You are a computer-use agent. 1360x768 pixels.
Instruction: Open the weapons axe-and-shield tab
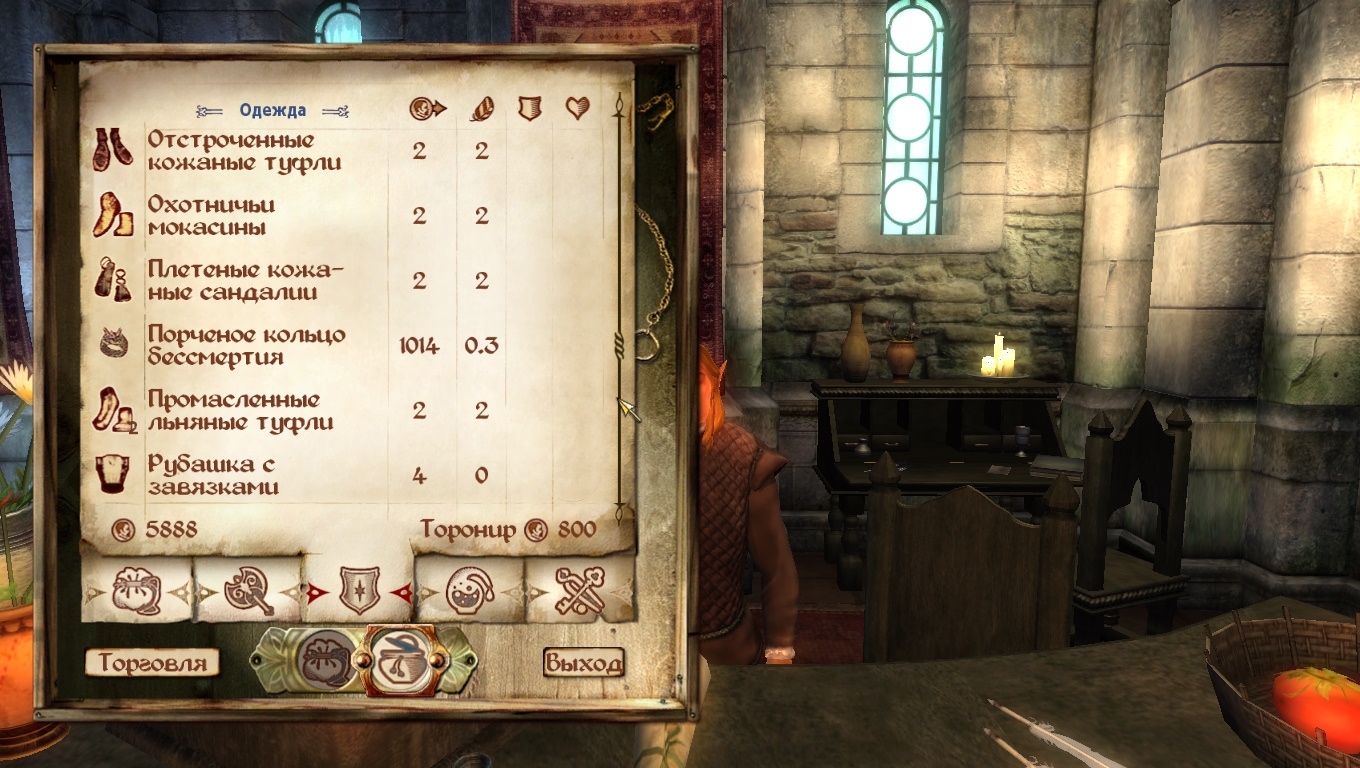pos(248,592)
